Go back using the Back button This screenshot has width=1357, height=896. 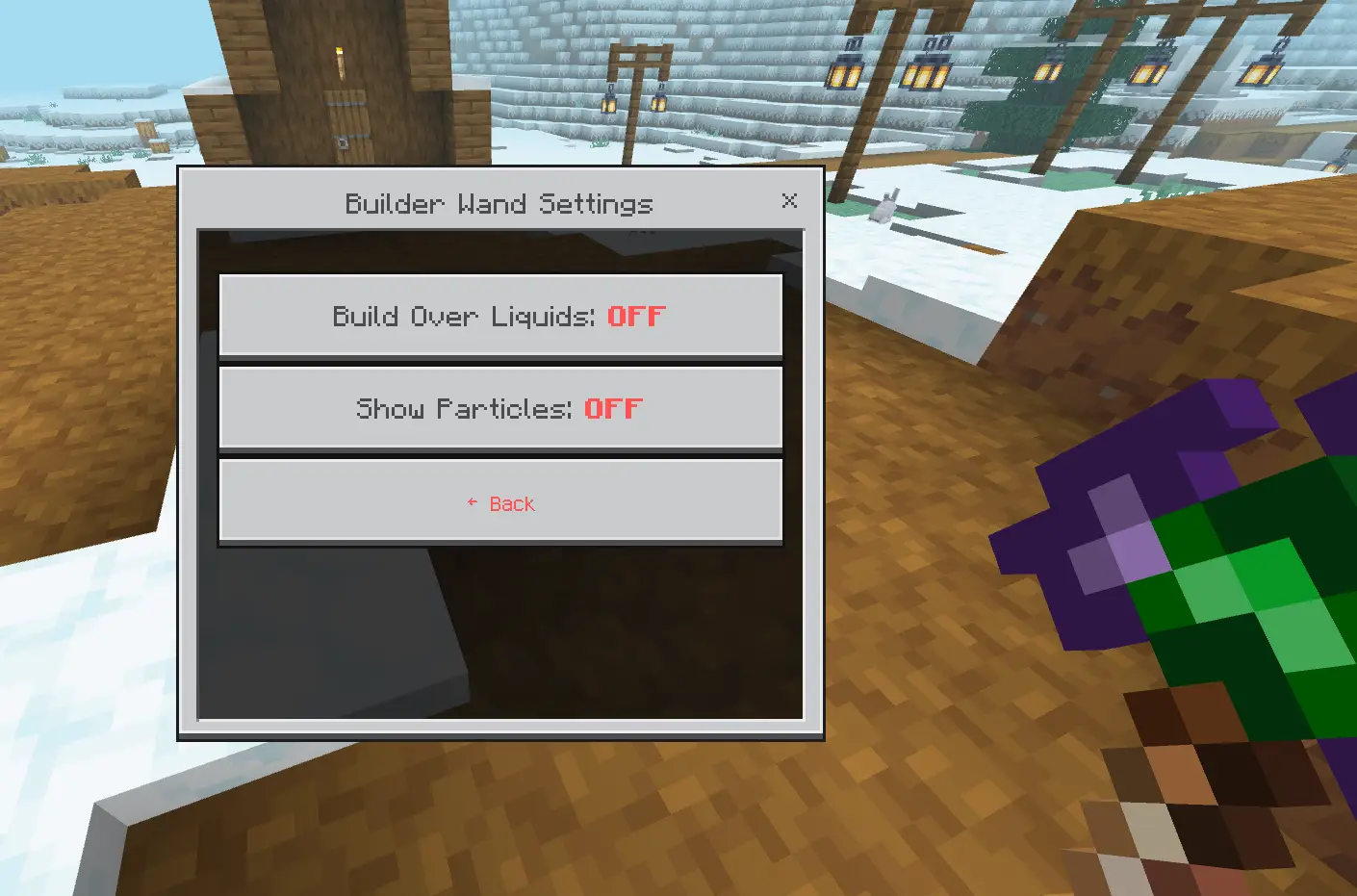(x=500, y=502)
